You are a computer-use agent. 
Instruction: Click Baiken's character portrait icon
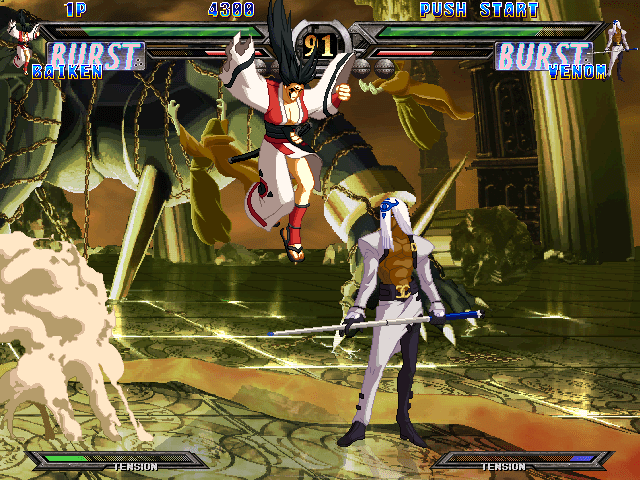pos(19,39)
